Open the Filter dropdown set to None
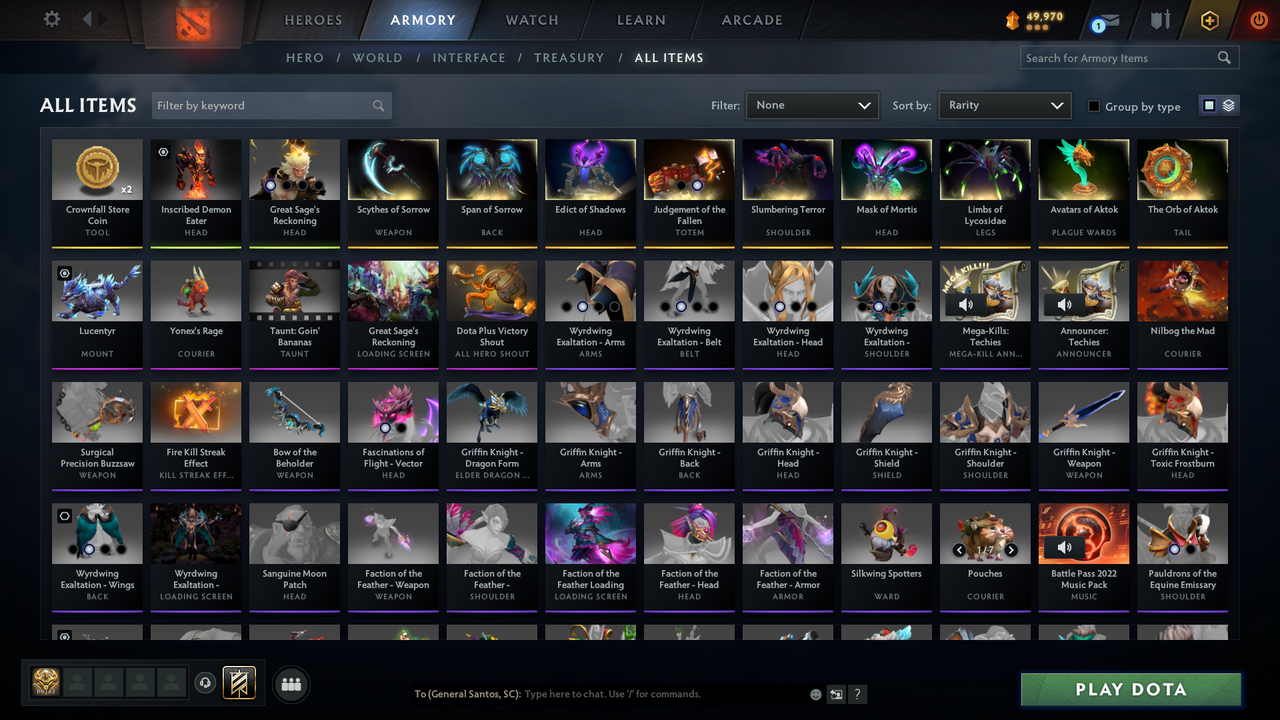 tap(810, 105)
